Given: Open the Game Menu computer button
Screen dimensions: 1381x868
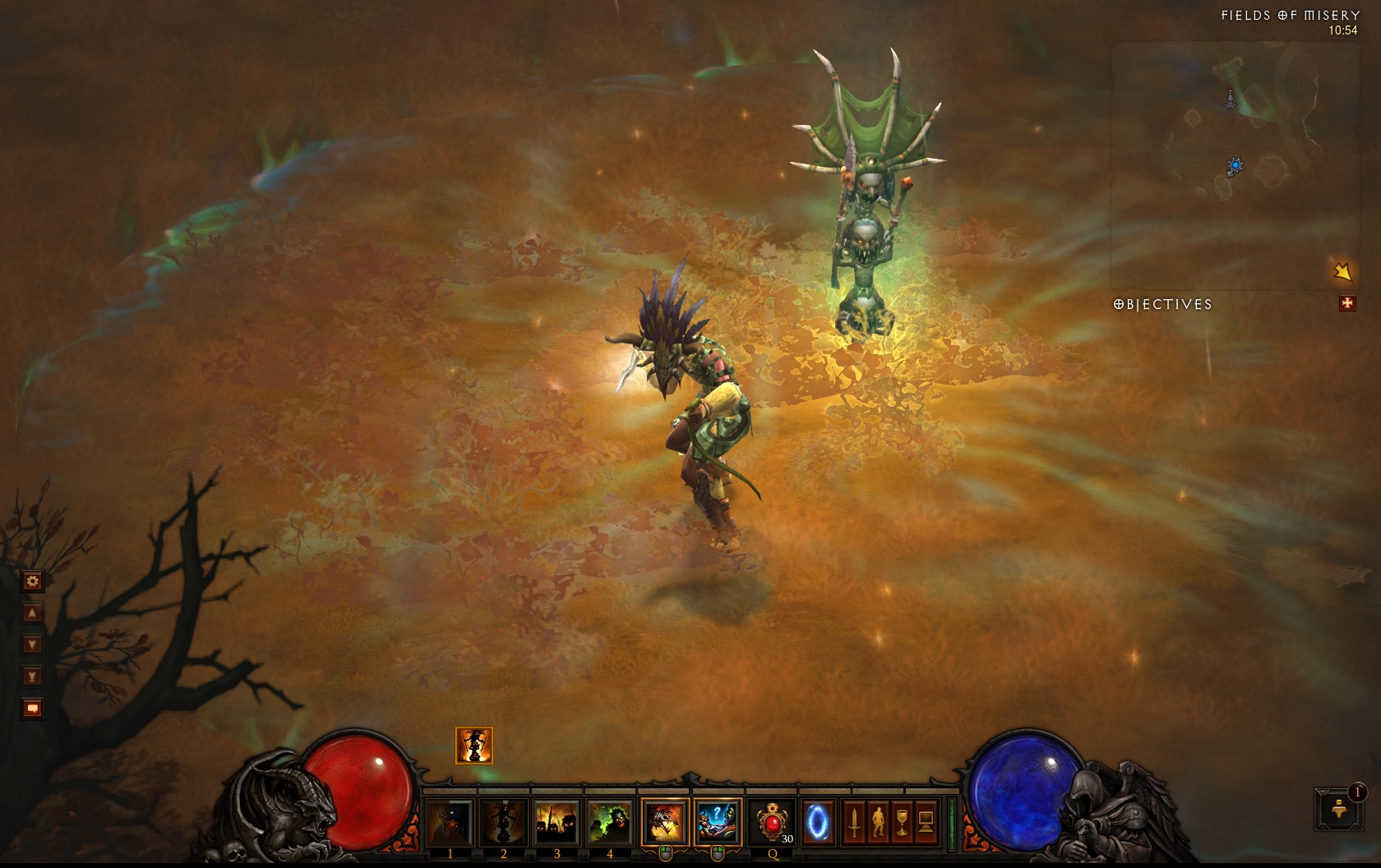Looking at the screenshot, I should pos(926,822).
